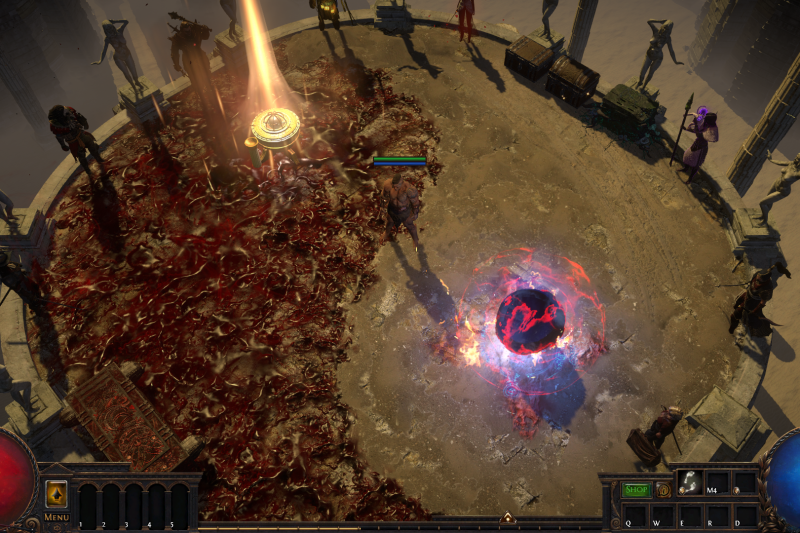Open the green Shop button
Image resolution: width=800 pixels, height=533 pixels.
coord(636,490)
